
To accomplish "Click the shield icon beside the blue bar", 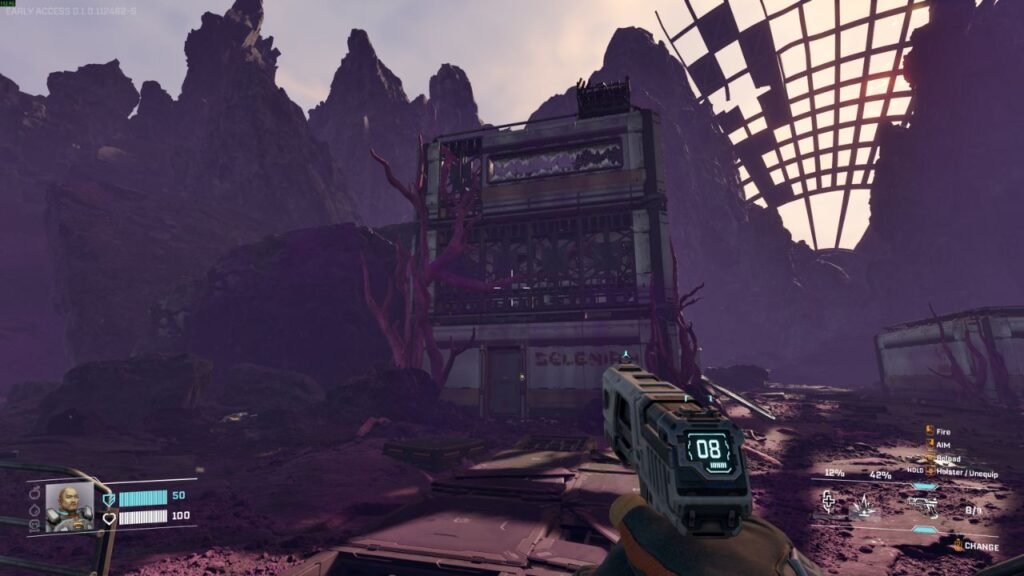I will pyautogui.click(x=109, y=498).
